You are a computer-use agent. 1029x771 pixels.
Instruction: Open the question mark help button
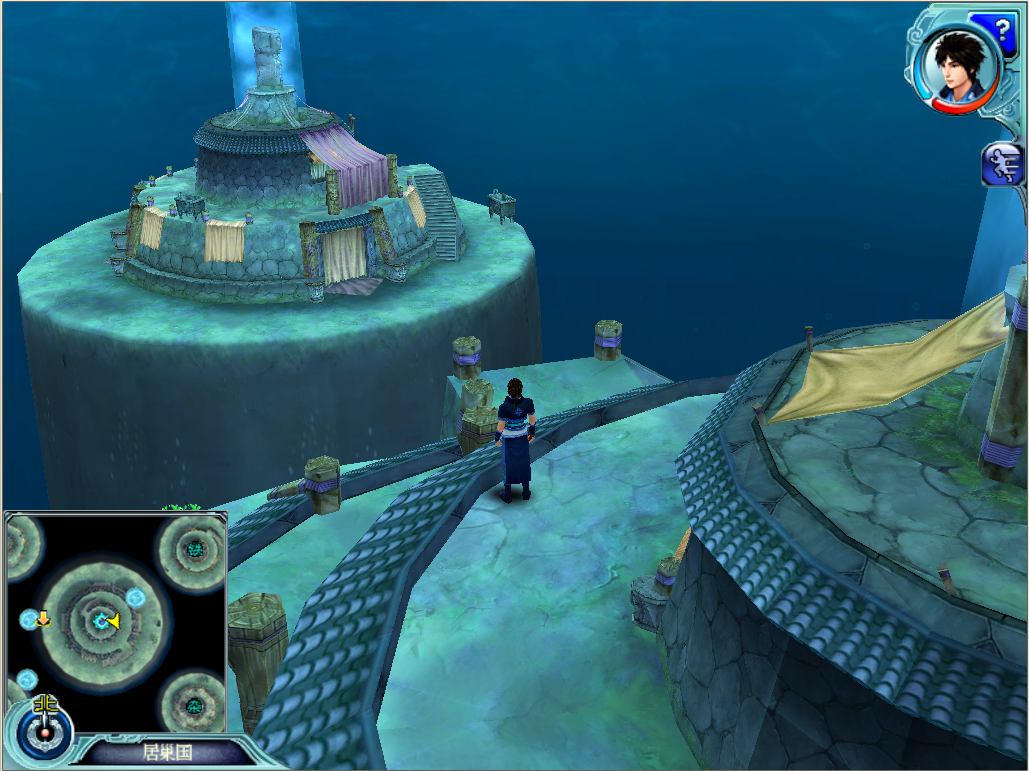click(x=1002, y=29)
